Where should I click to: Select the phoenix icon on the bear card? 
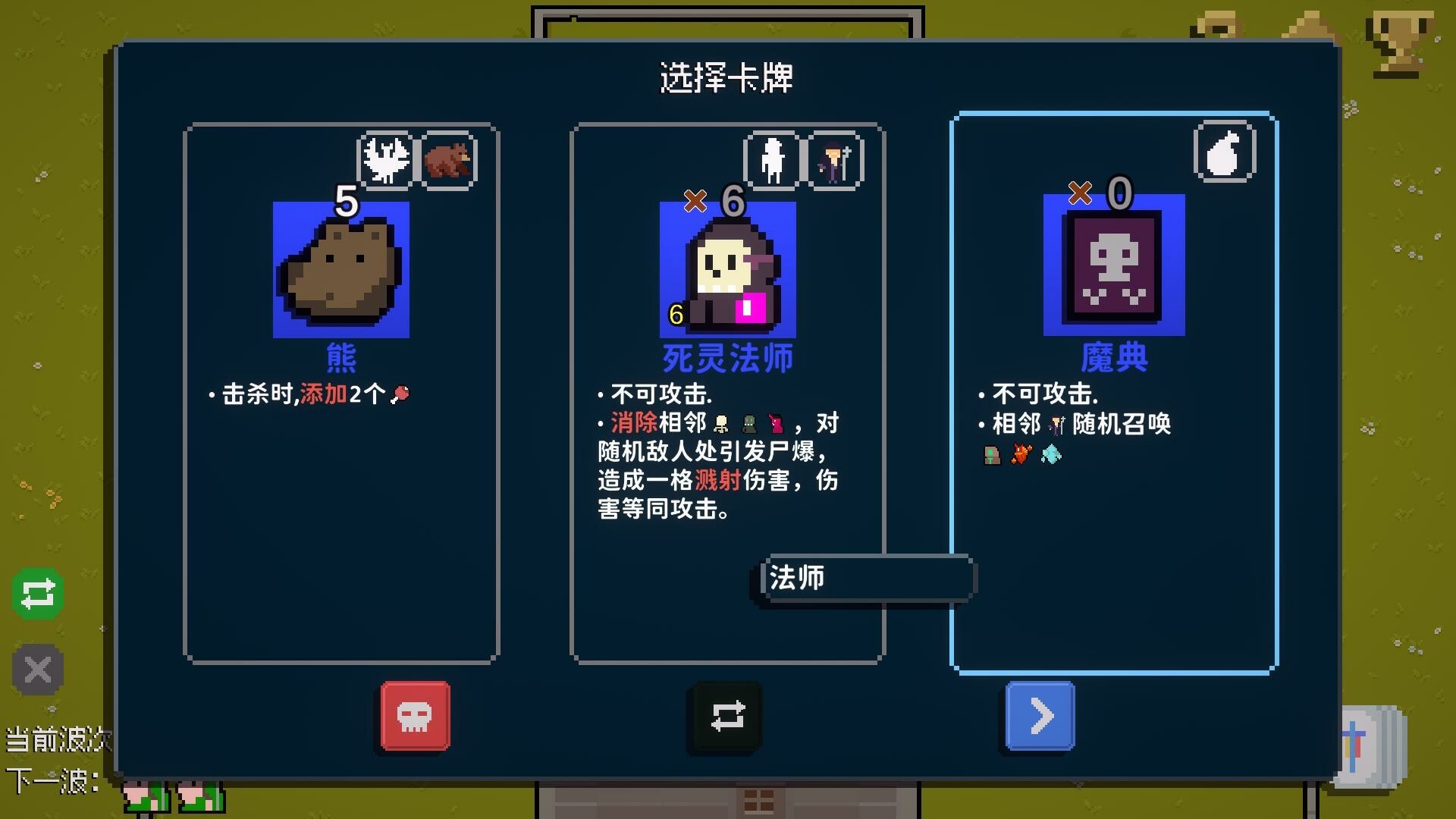click(387, 159)
